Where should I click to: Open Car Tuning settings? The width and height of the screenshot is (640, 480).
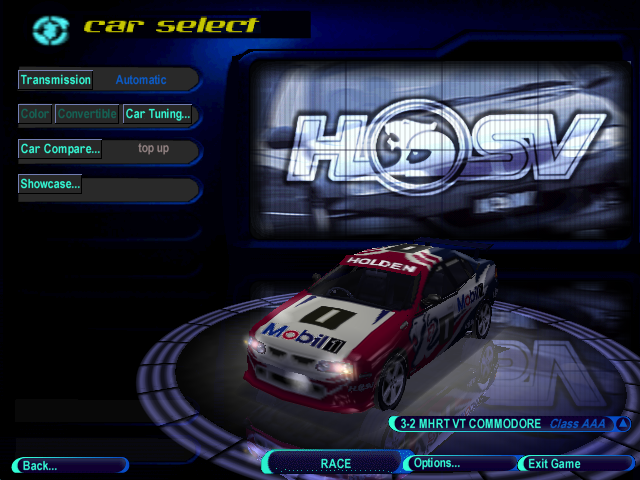pos(157,114)
